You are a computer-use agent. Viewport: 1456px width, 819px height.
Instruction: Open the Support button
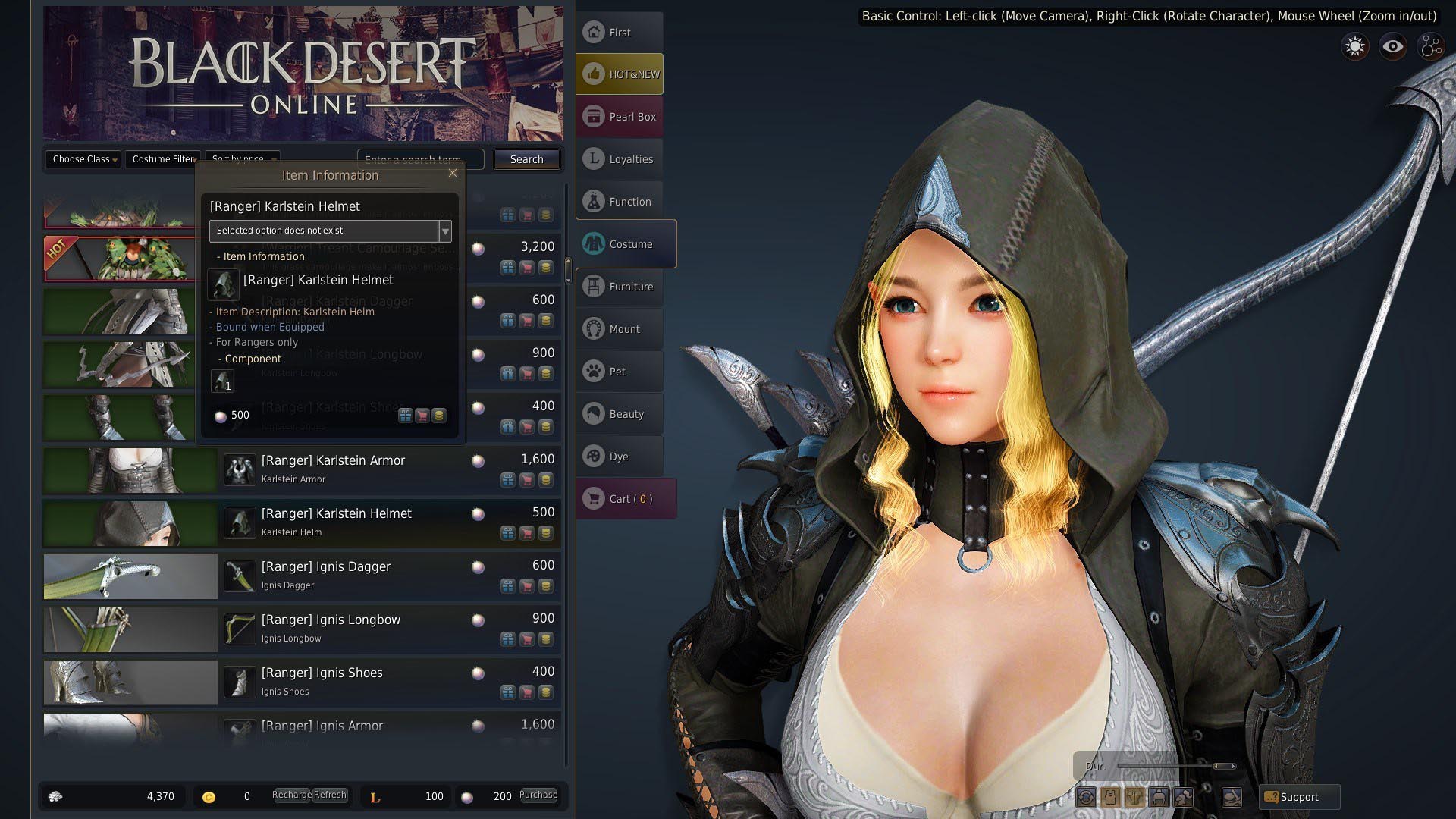1299,797
